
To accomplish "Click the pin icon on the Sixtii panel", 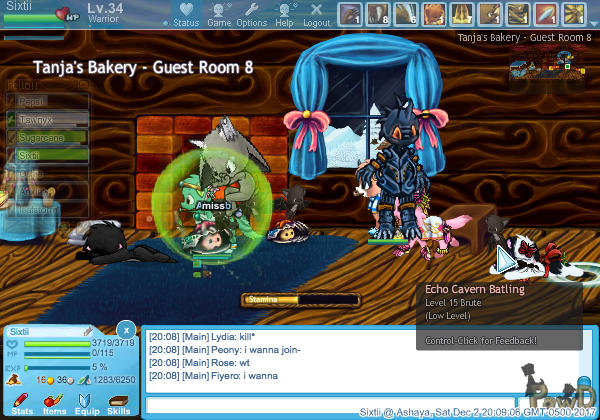I will point(88,331).
